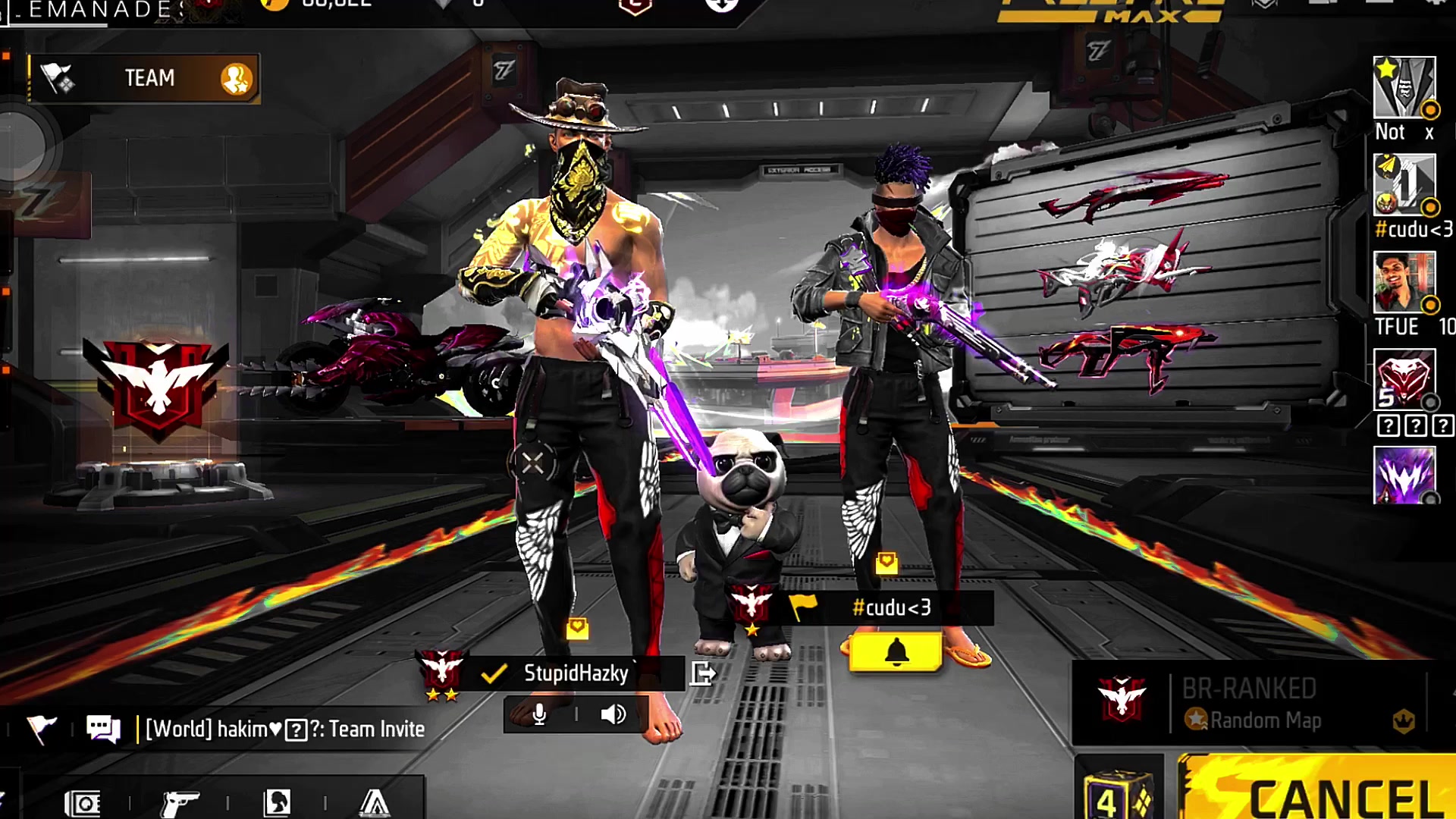Open the pistol weapon menu icon
The image size is (1456, 819).
click(180, 803)
